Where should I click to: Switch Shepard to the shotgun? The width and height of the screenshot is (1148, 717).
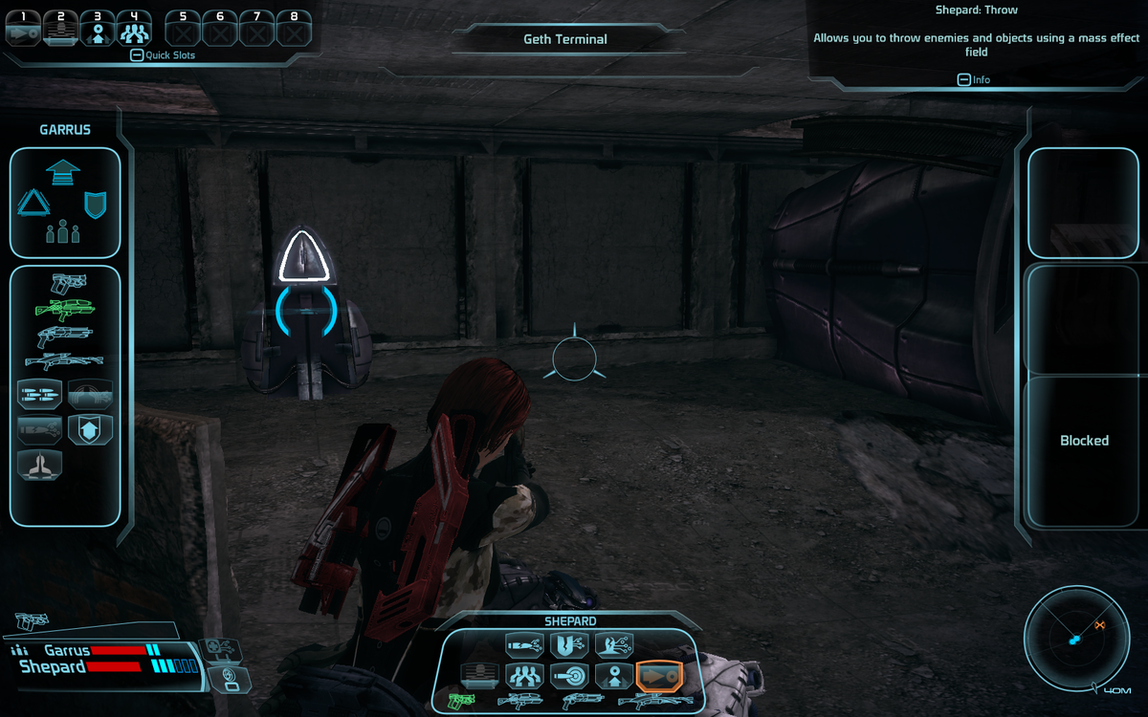tap(582, 702)
